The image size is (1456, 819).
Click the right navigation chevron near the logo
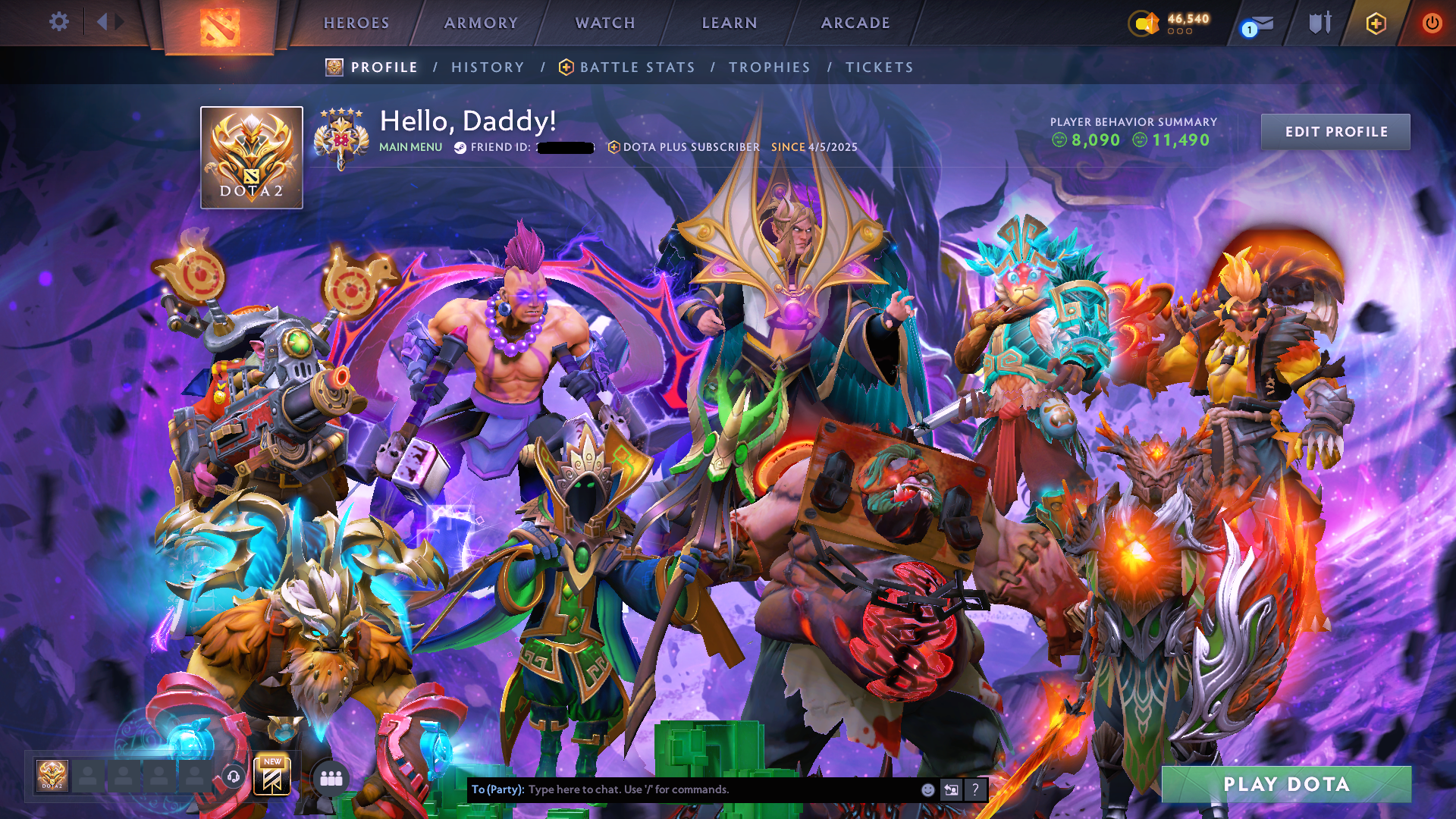click(x=120, y=22)
